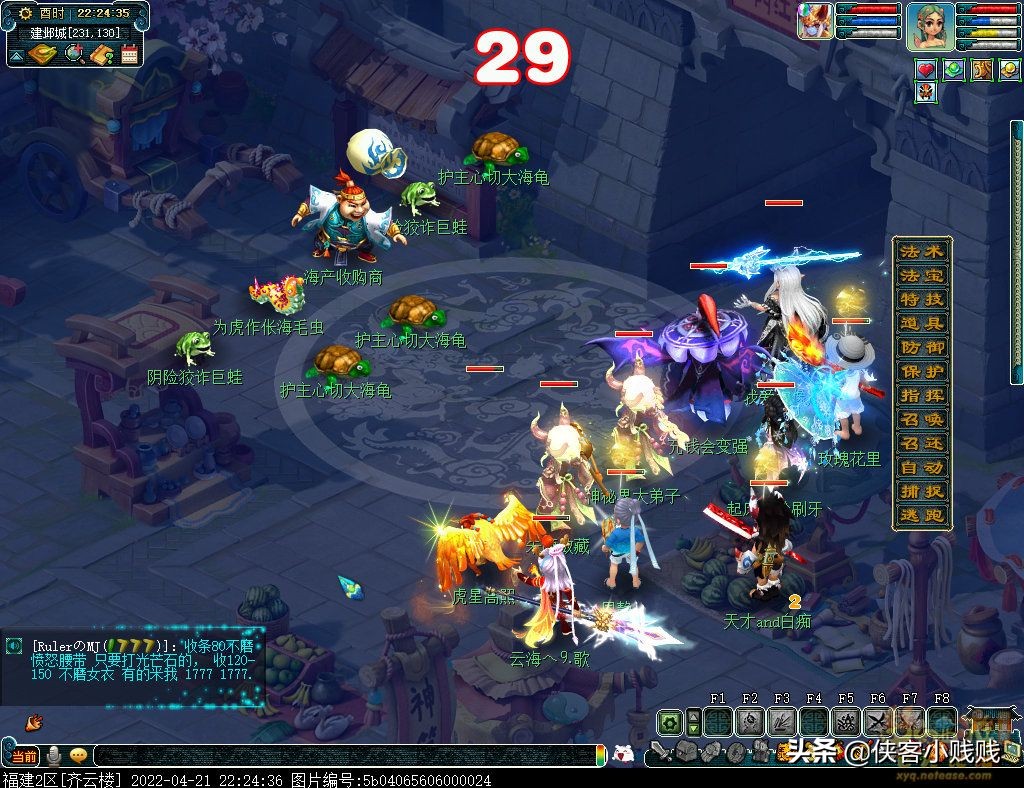Open the 指挥 command option

921,395
